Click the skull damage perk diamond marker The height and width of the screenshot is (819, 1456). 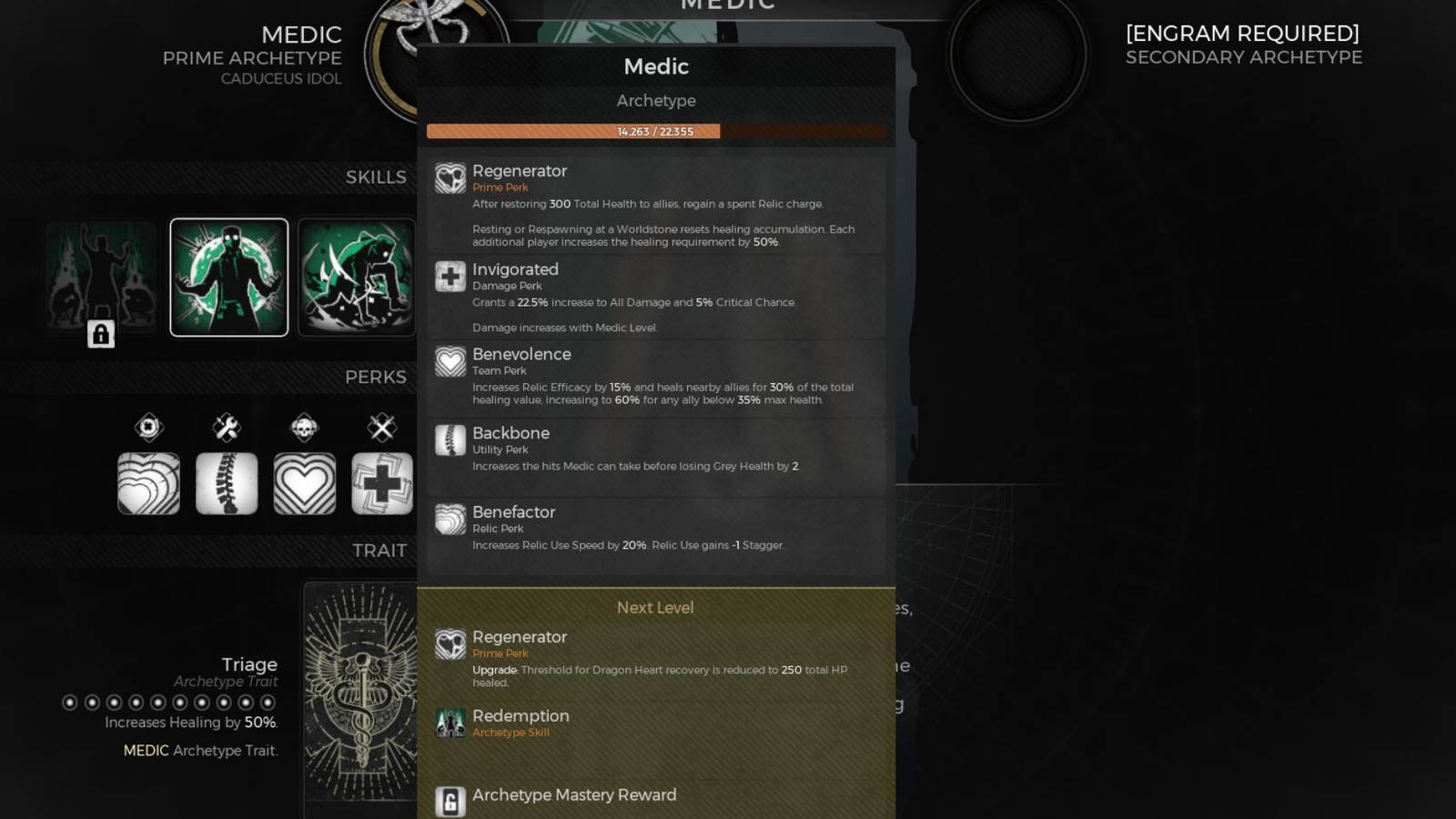304,428
